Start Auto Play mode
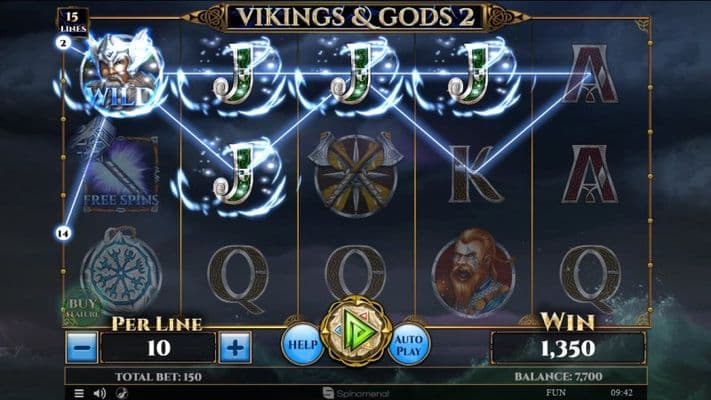Screen dimensions: 711x400 click(x=409, y=343)
